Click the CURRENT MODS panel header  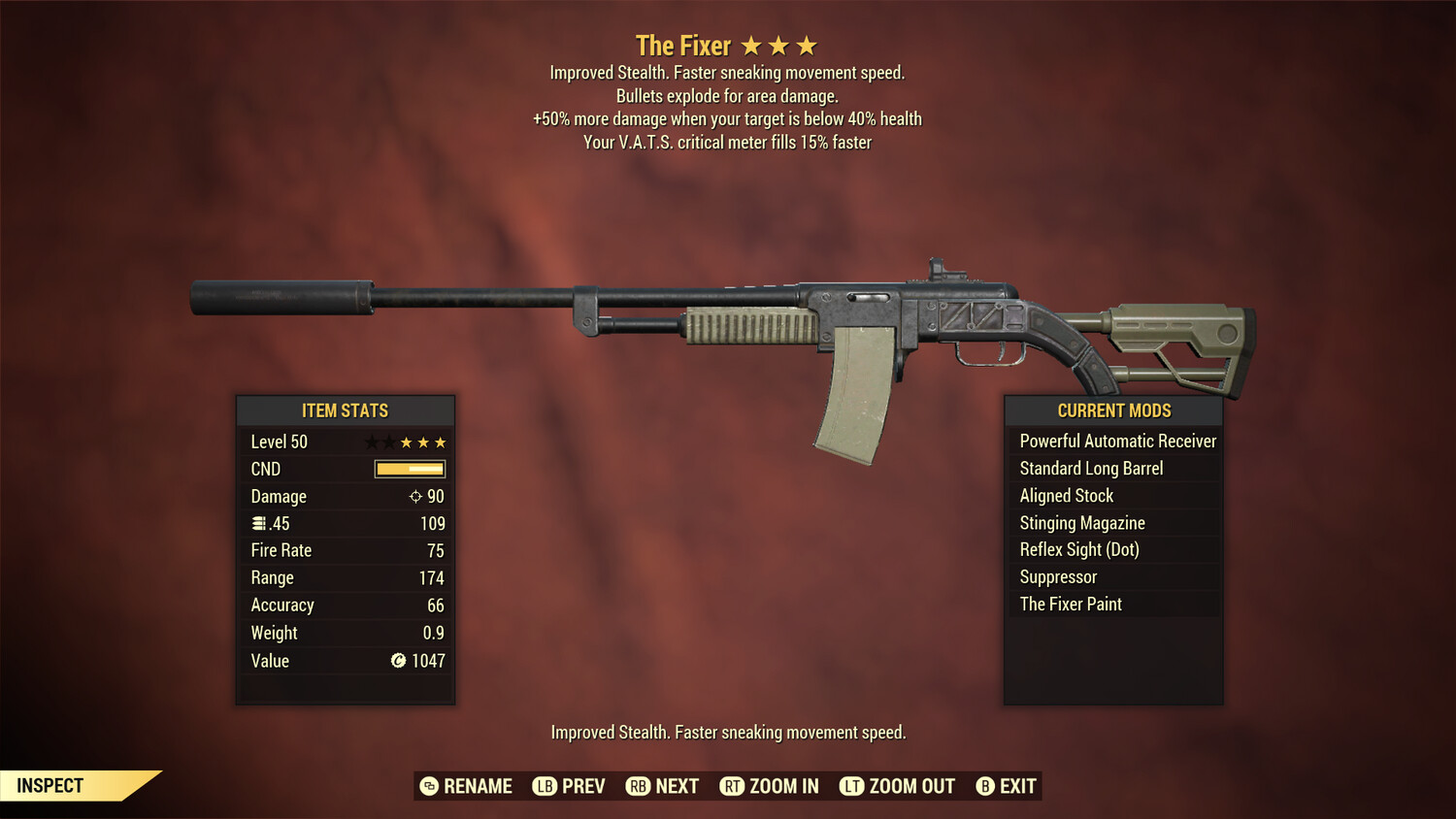1112,410
